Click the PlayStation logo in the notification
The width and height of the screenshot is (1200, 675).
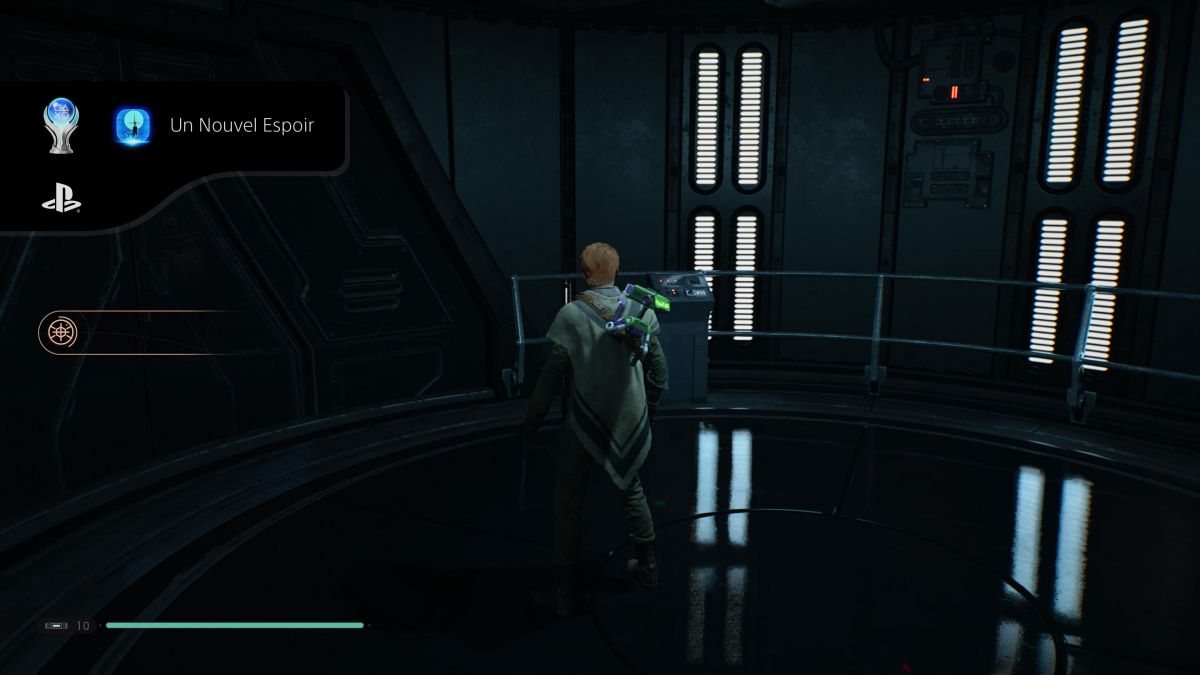[61, 200]
